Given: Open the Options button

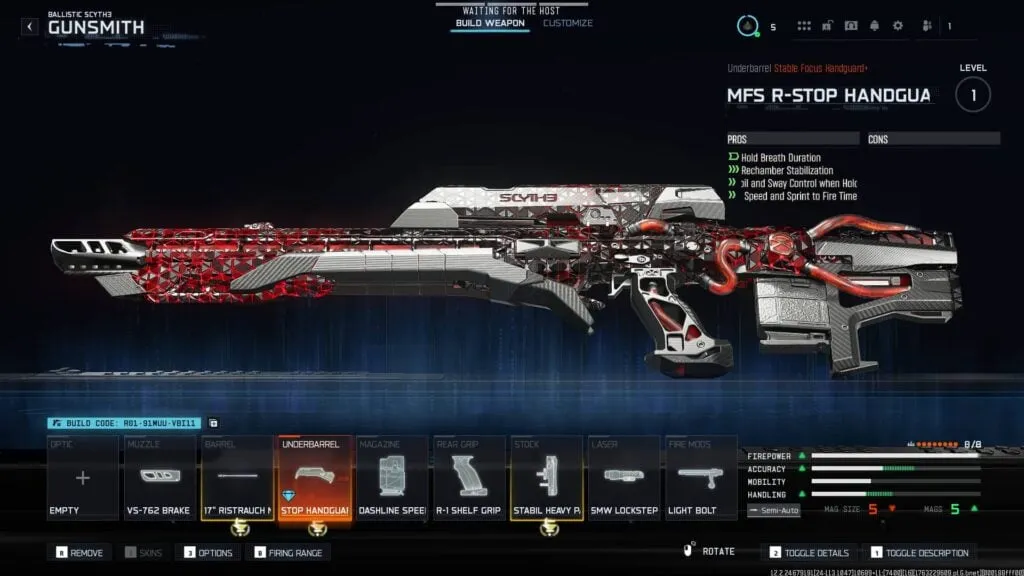Looking at the screenshot, I should 209,553.
